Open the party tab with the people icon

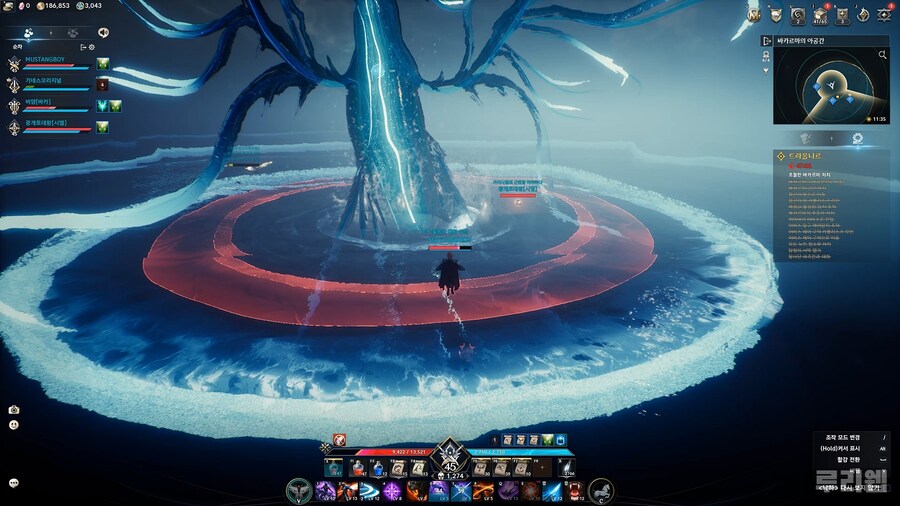pos(29,32)
